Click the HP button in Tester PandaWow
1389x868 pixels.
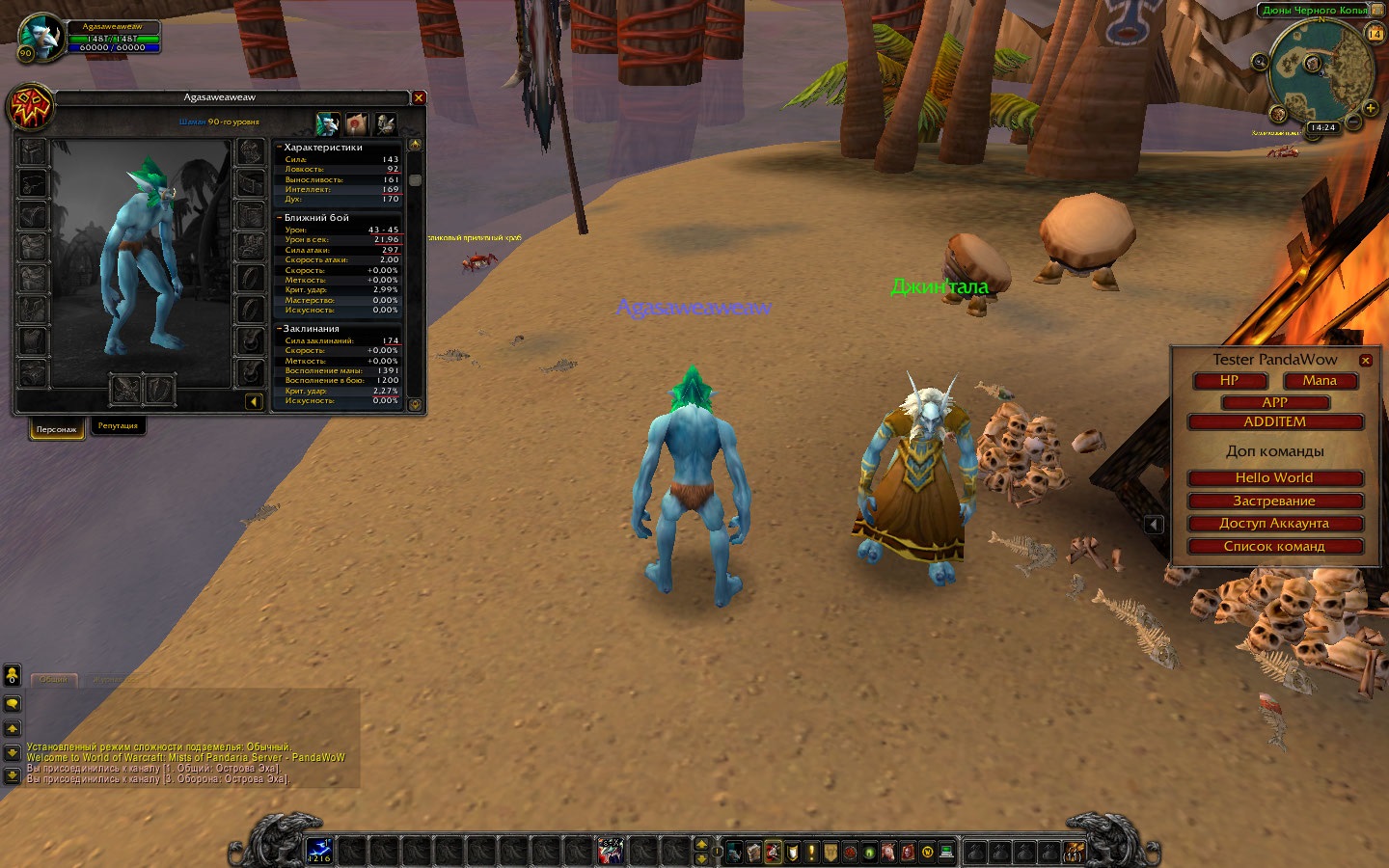[1229, 381]
